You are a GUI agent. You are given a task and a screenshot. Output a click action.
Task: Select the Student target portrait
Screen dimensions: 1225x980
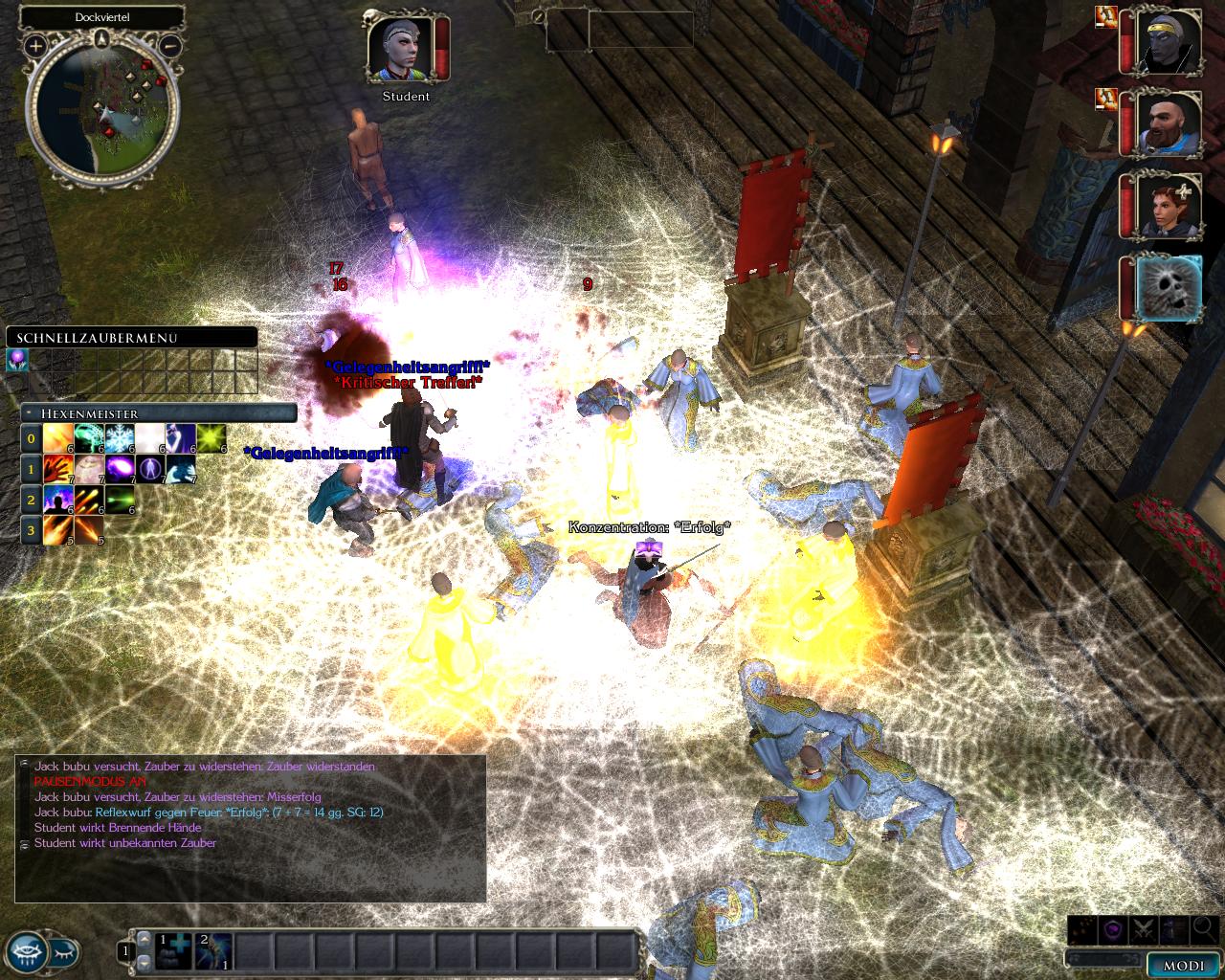[400, 48]
